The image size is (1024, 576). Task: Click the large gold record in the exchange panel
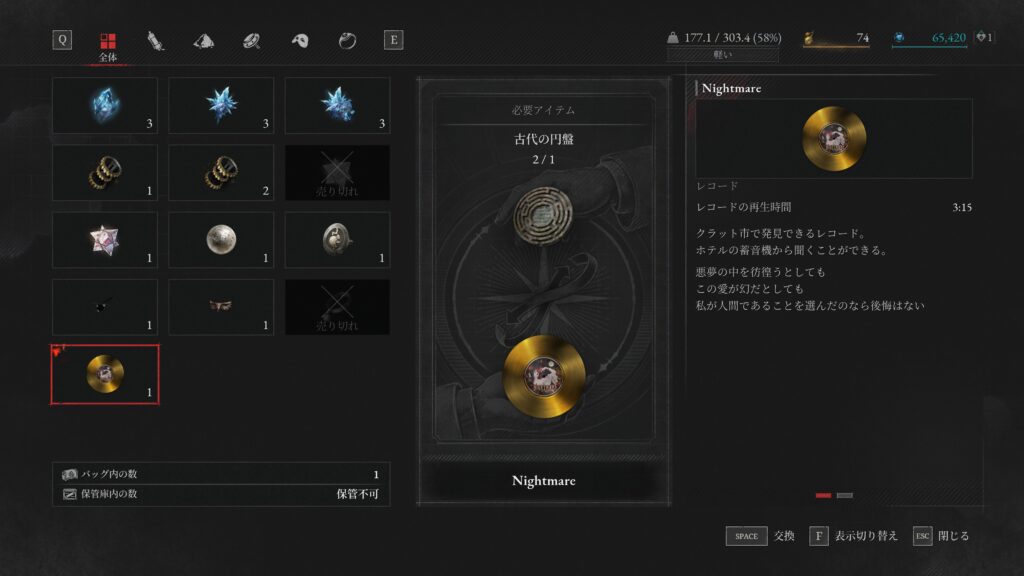[544, 376]
